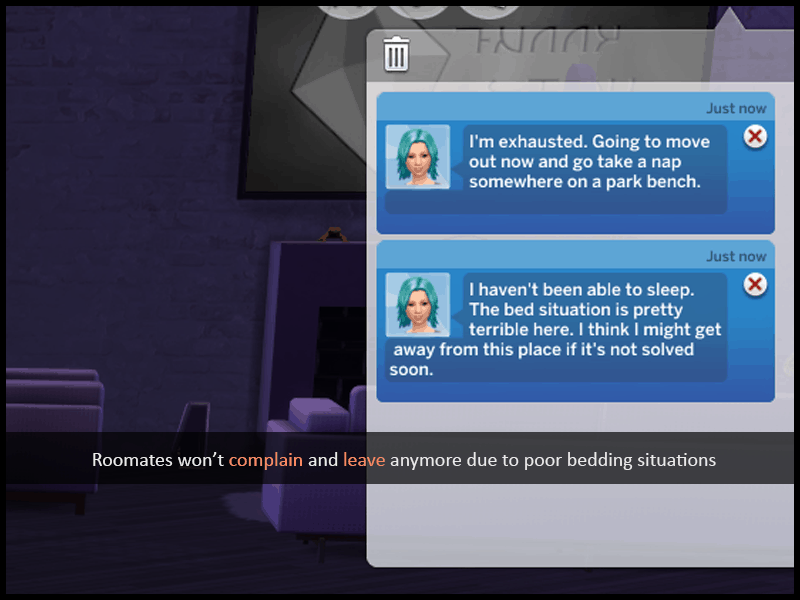Click the sim portrait beside the "haven't been able to sleep" message
800x600 pixels.
[417, 304]
